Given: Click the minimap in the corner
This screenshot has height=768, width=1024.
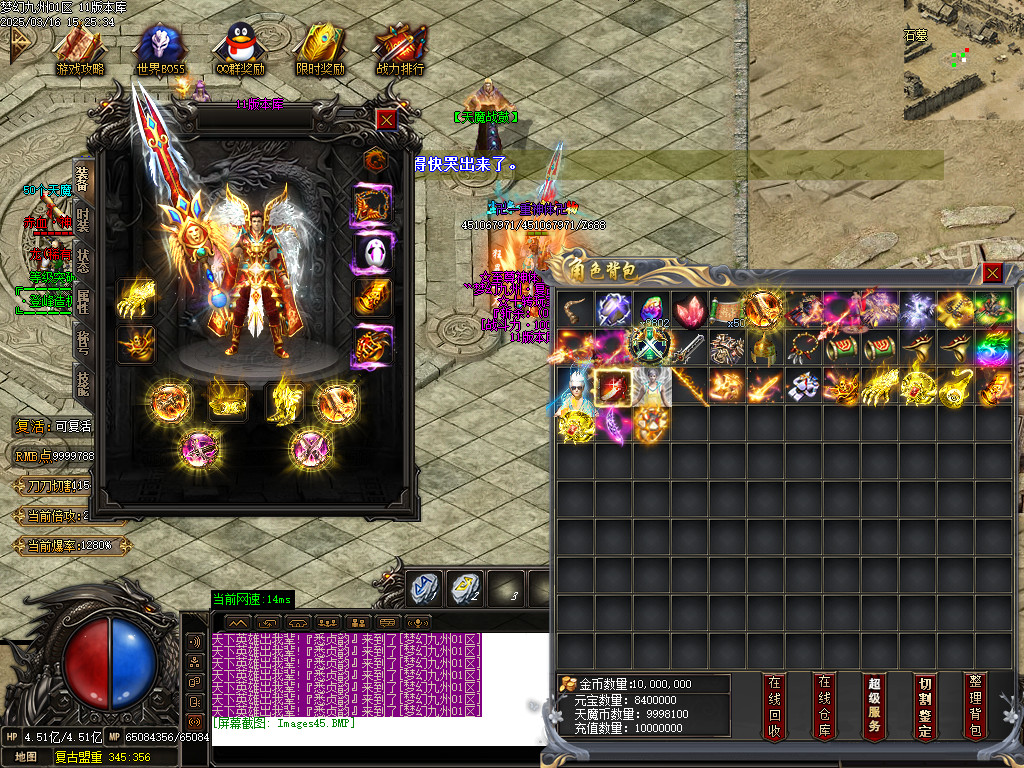Looking at the screenshot, I should tap(962, 58).
